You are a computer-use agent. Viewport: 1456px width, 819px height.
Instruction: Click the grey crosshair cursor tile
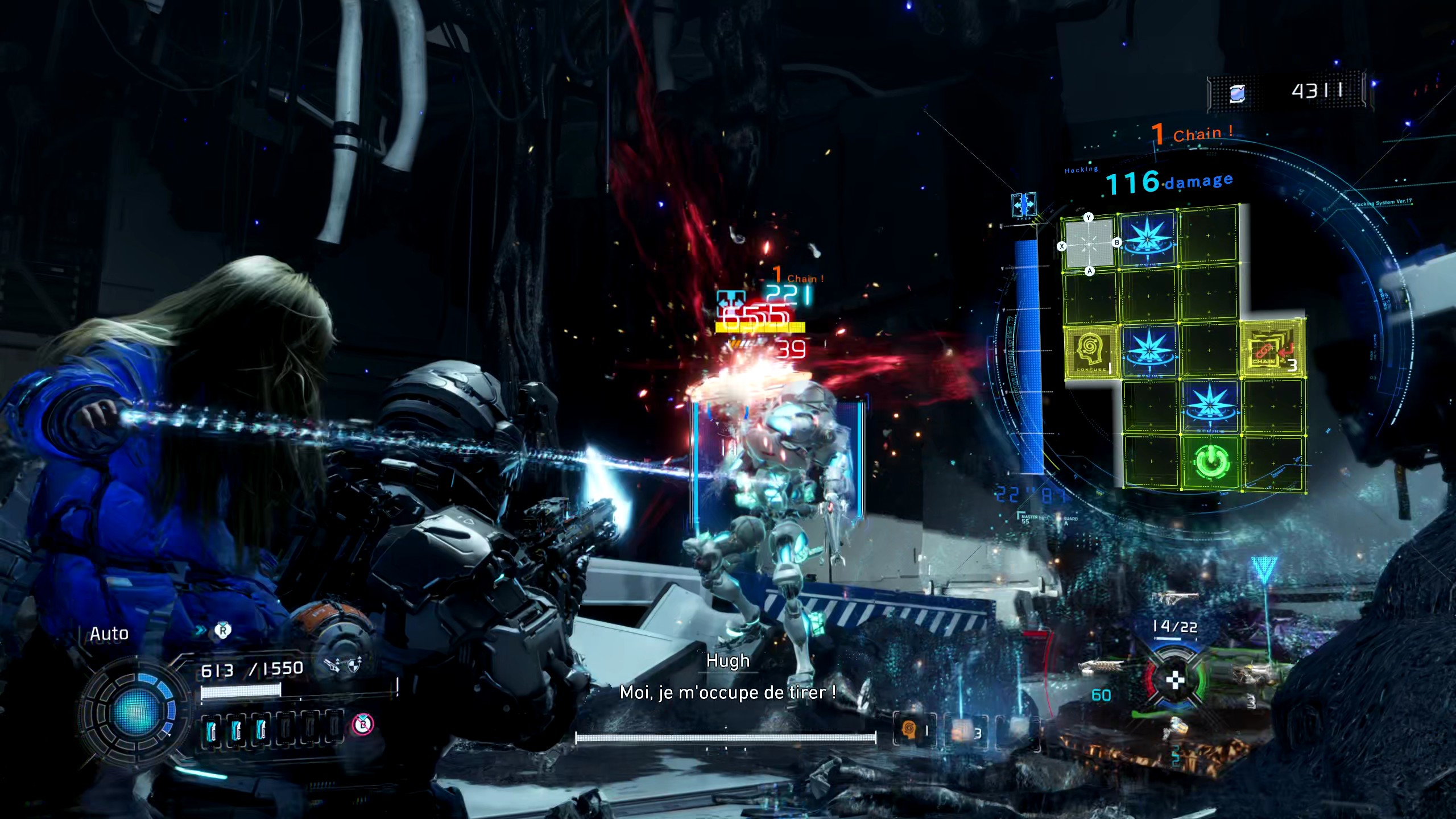point(1089,244)
